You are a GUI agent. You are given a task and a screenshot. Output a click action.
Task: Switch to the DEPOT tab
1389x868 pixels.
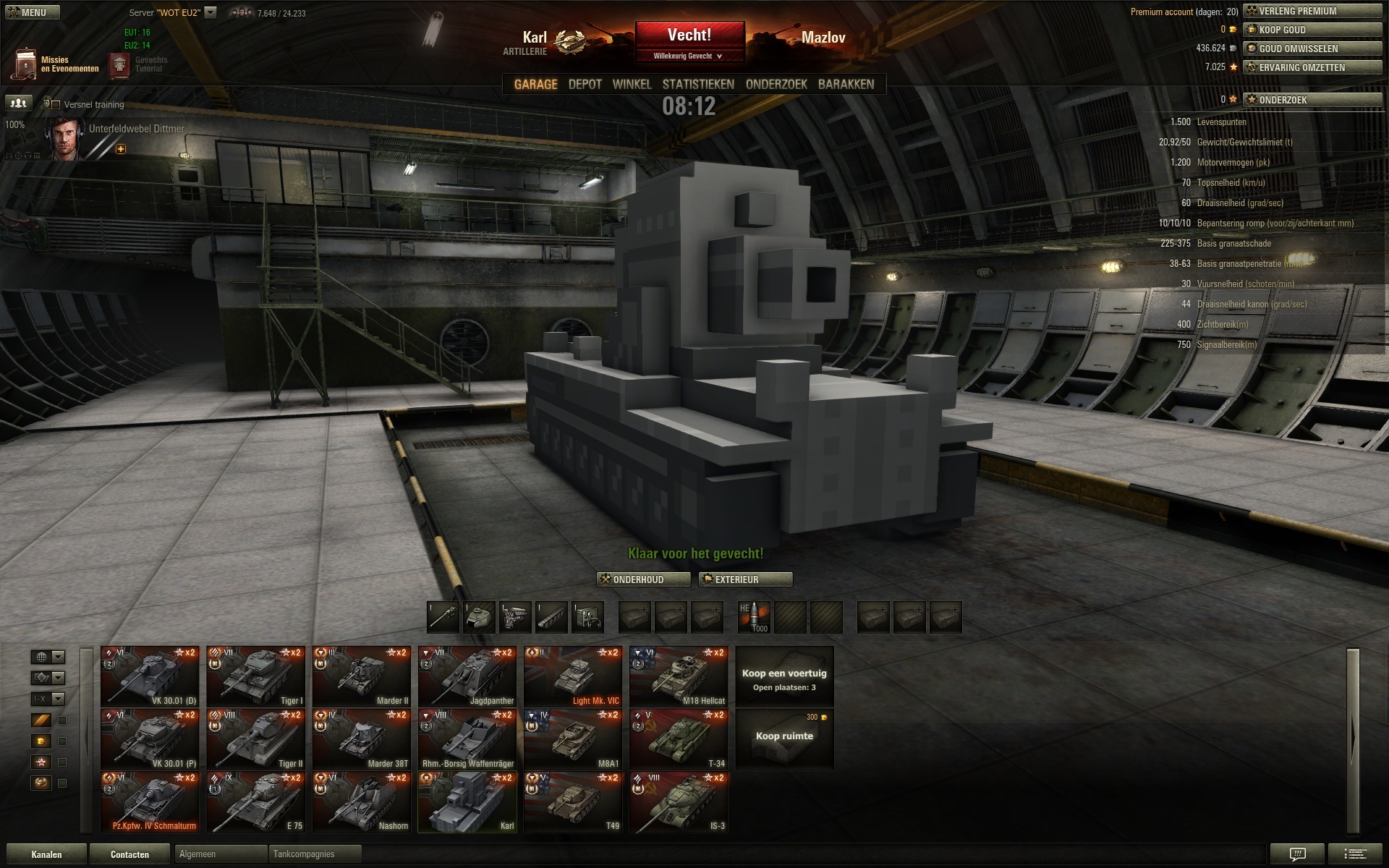click(585, 85)
